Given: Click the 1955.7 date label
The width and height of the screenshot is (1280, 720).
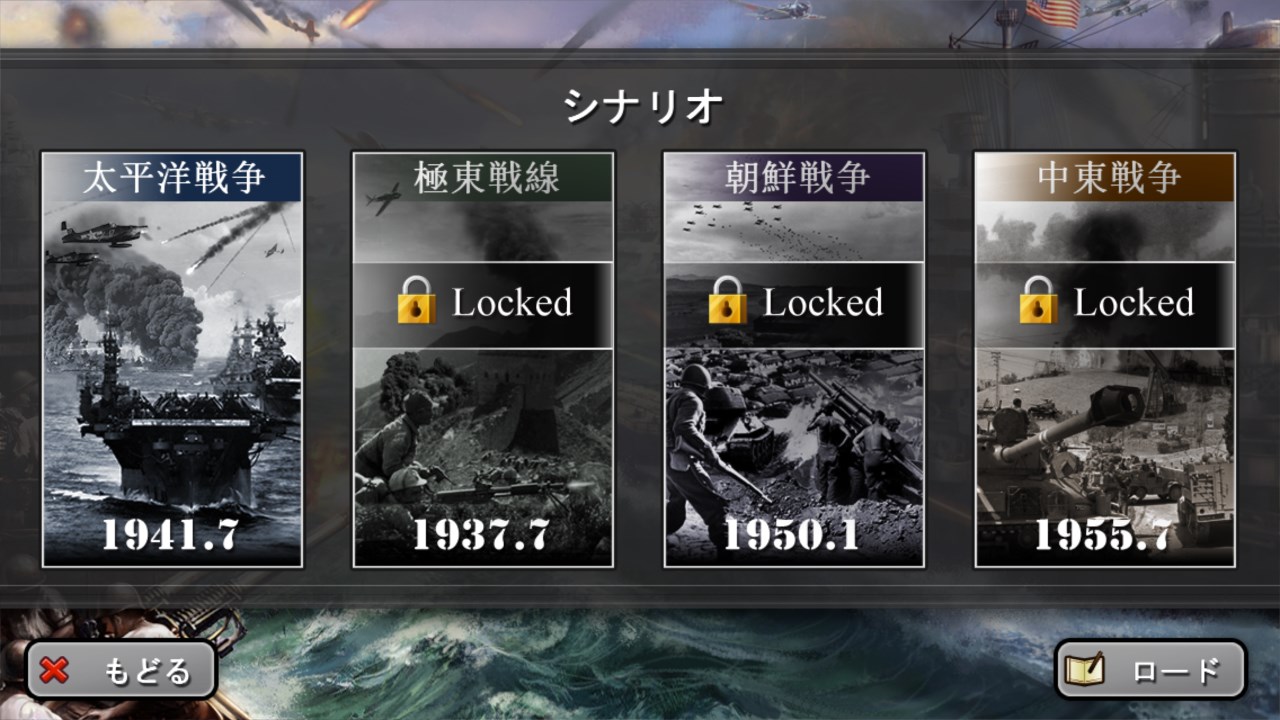Looking at the screenshot, I should (1105, 538).
